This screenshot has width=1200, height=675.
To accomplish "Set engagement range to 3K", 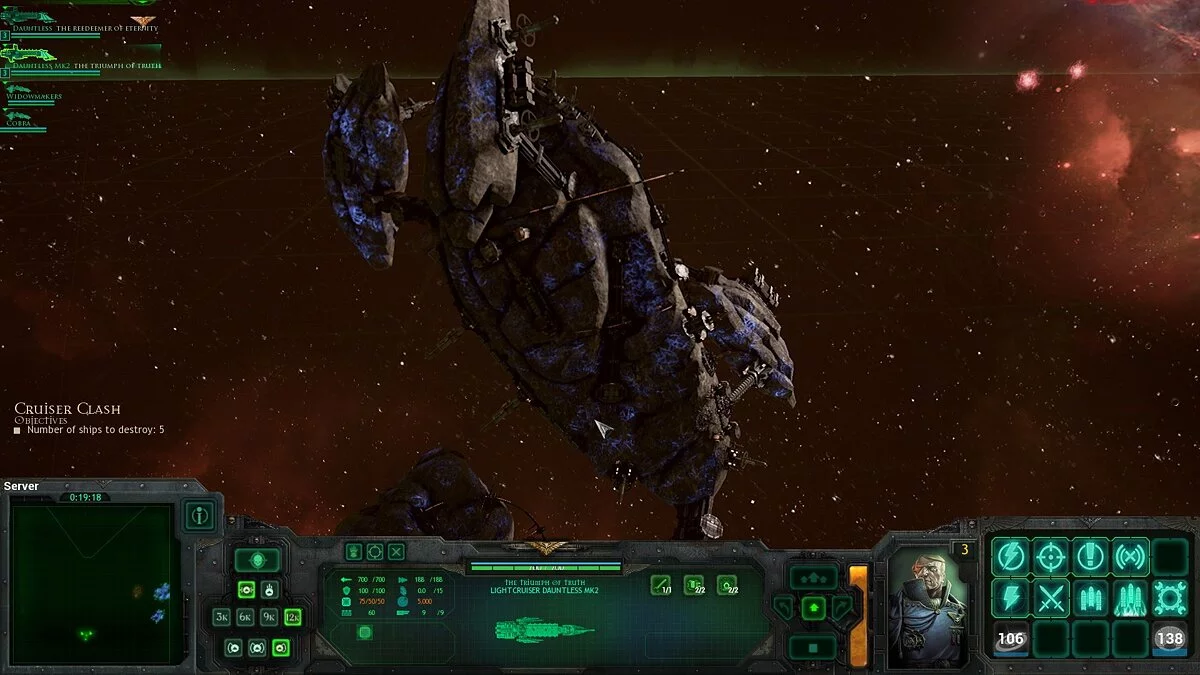I will point(222,617).
